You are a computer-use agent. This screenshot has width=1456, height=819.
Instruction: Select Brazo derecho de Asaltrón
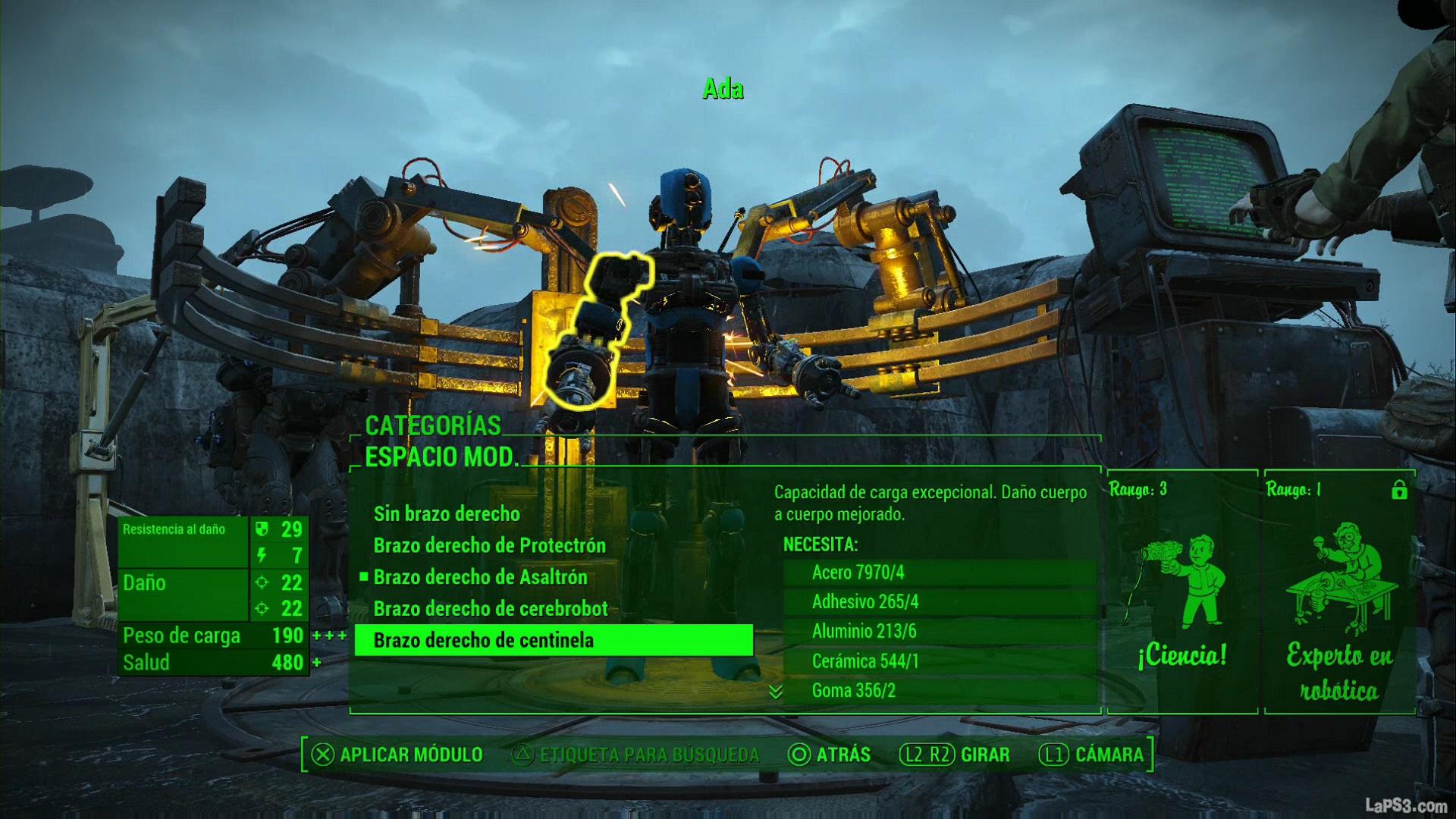[x=480, y=578]
